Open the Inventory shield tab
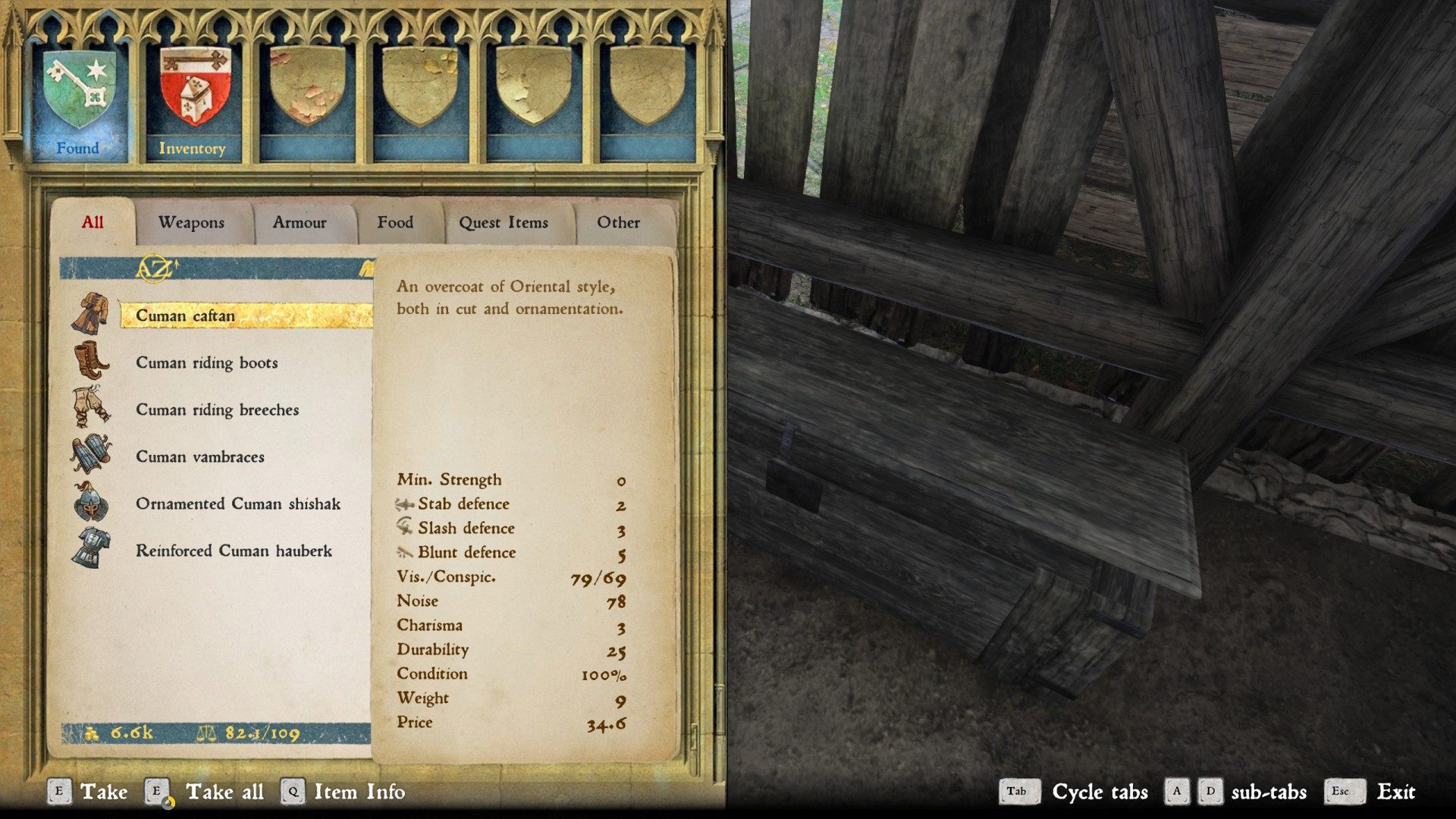The height and width of the screenshot is (819, 1456). 193,99
